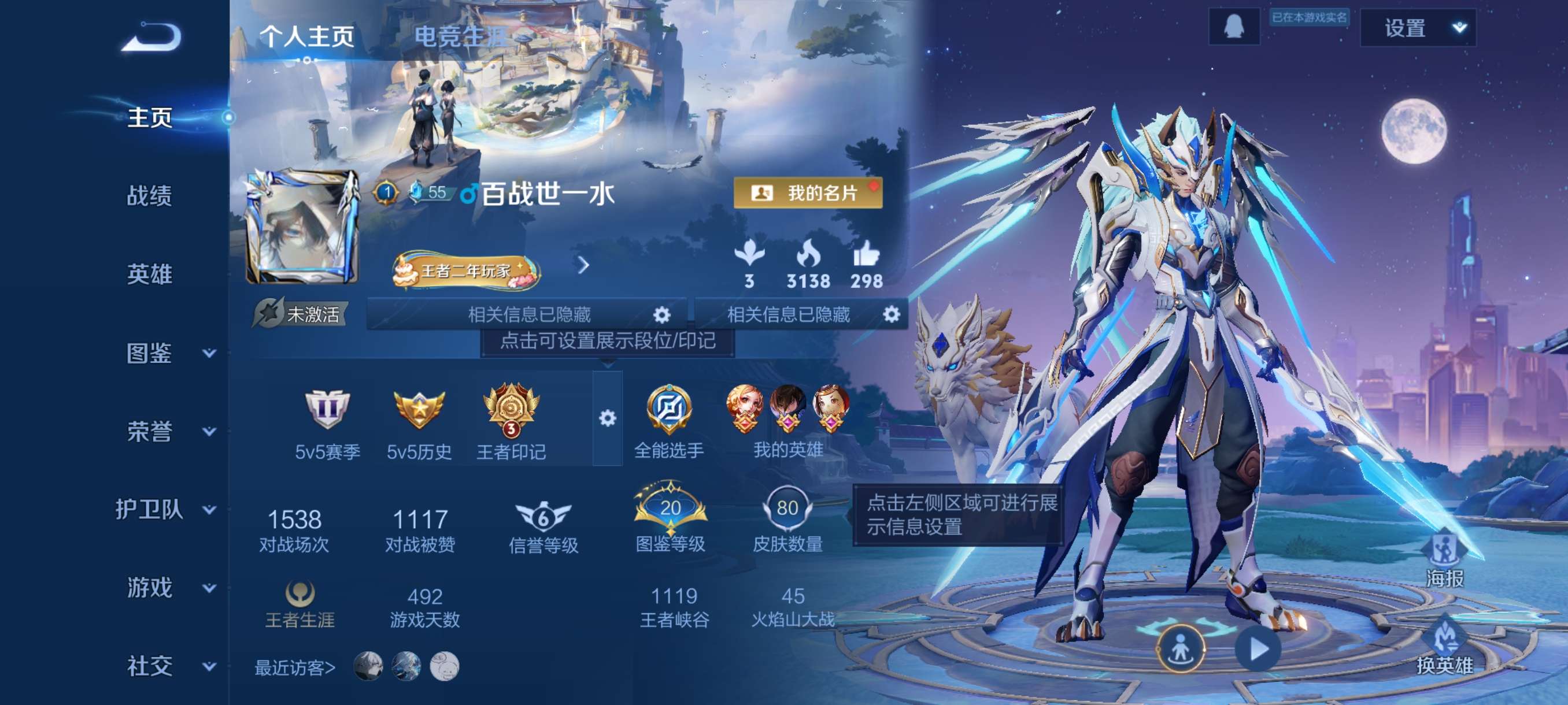Viewport: 1568px width, 705px height.
Task: Toggle the second 相关信息已隐藏 gear
Action: (x=892, y=315)
